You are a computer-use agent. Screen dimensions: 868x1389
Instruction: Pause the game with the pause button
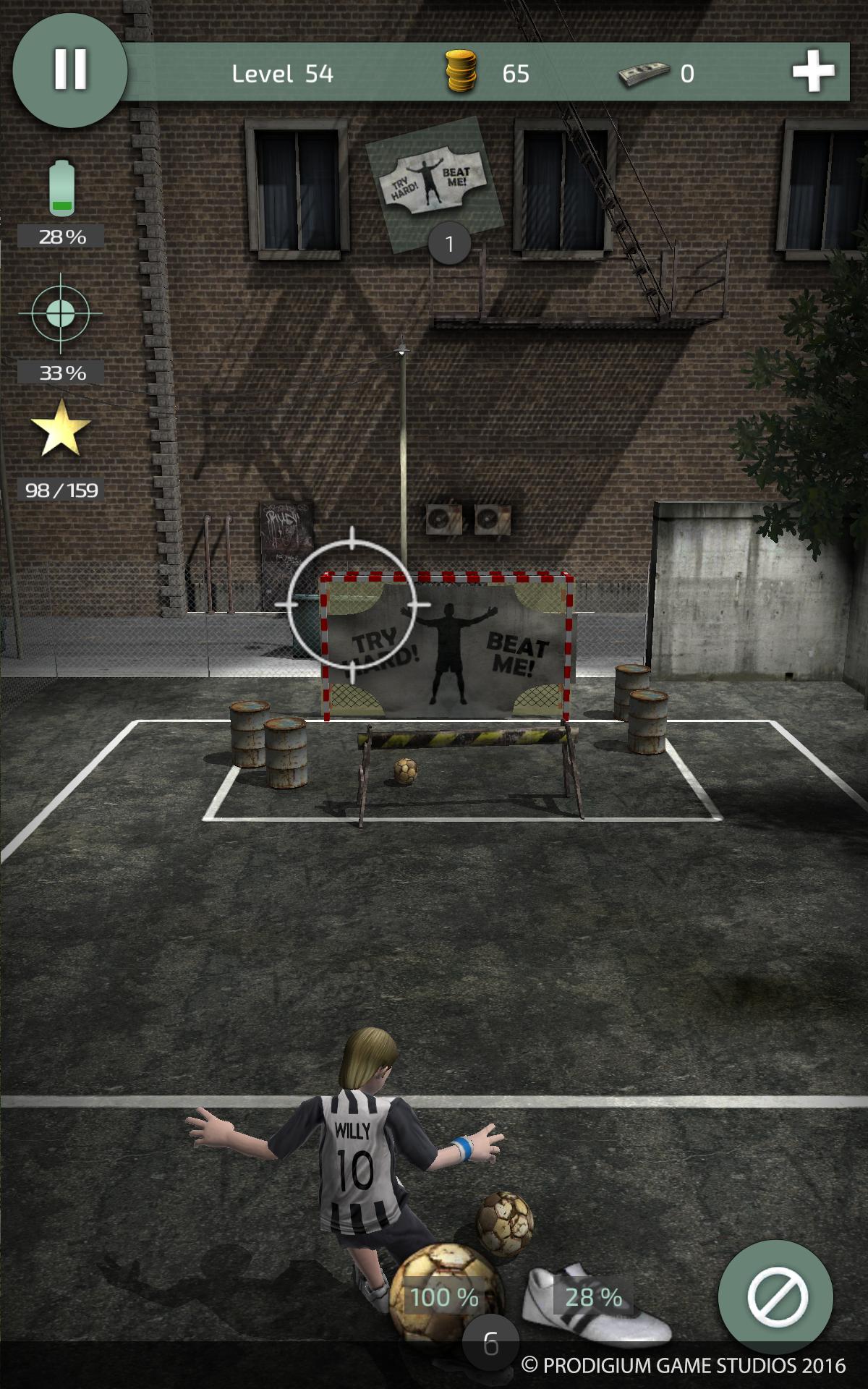pos(70,70)
